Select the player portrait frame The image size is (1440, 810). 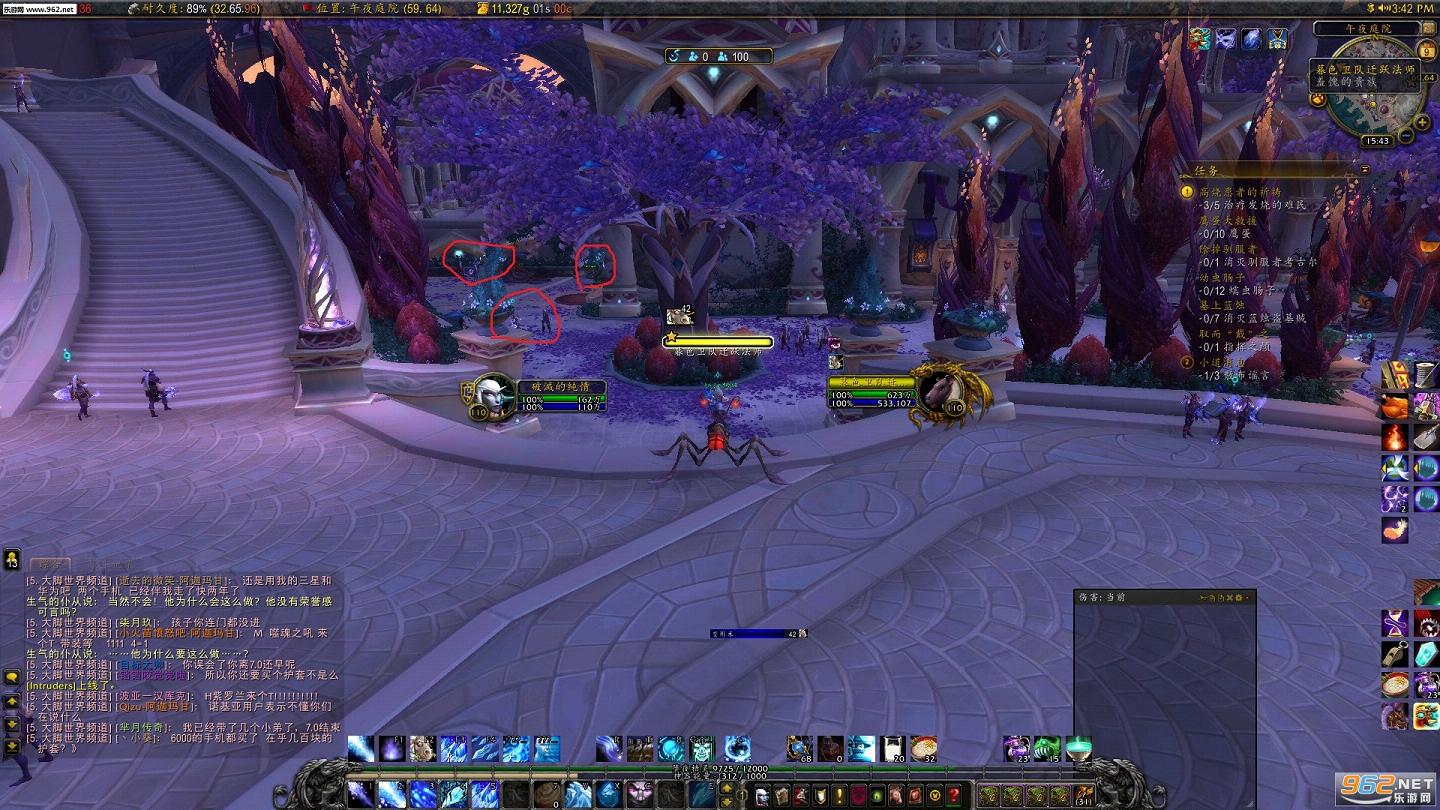(490, 397)
